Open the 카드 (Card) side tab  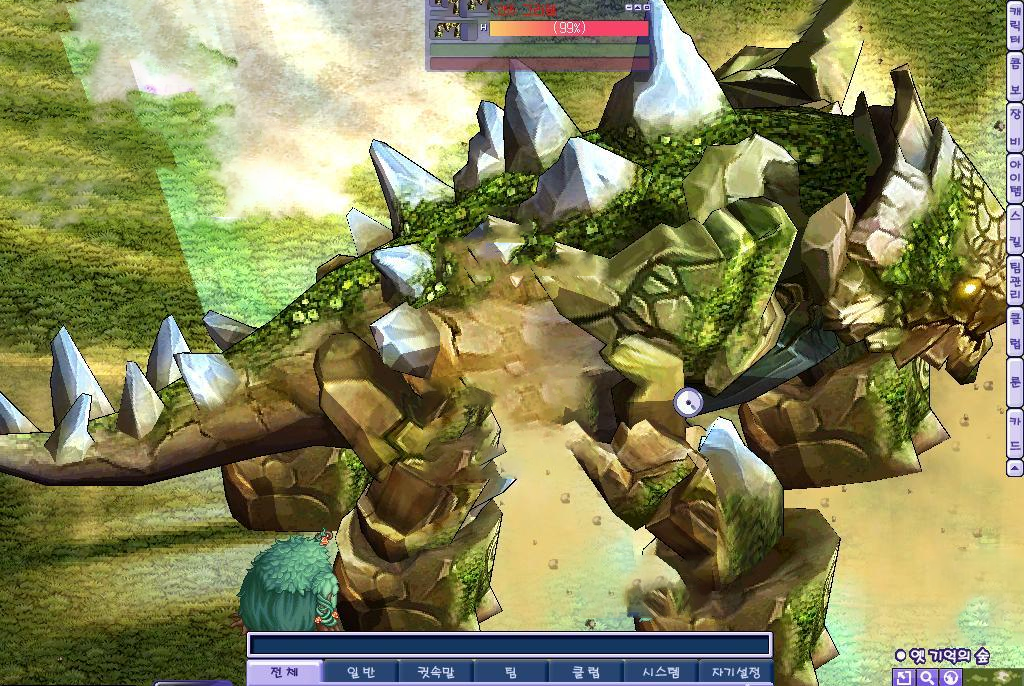click(x=1015, y=434)
